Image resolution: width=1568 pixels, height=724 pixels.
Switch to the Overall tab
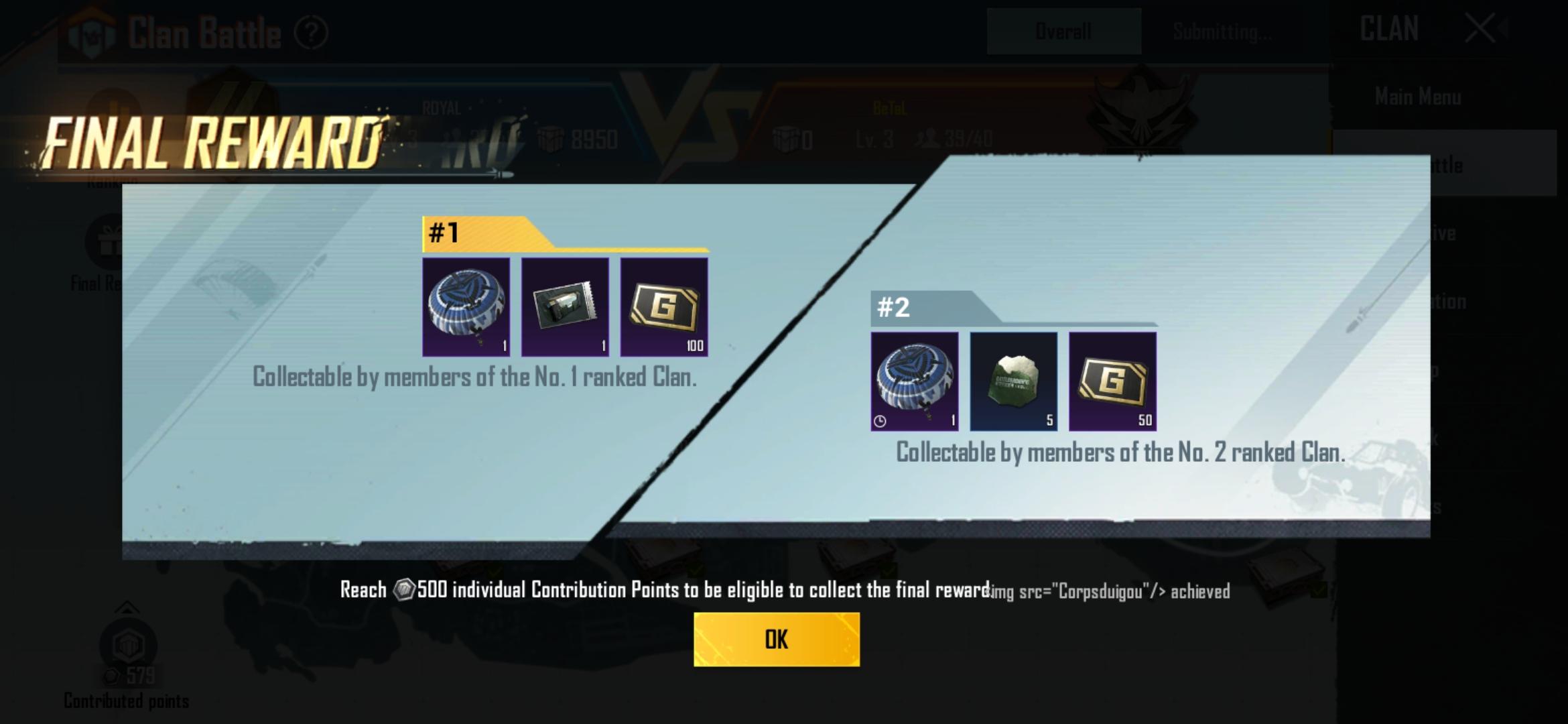click(1063, 29)
